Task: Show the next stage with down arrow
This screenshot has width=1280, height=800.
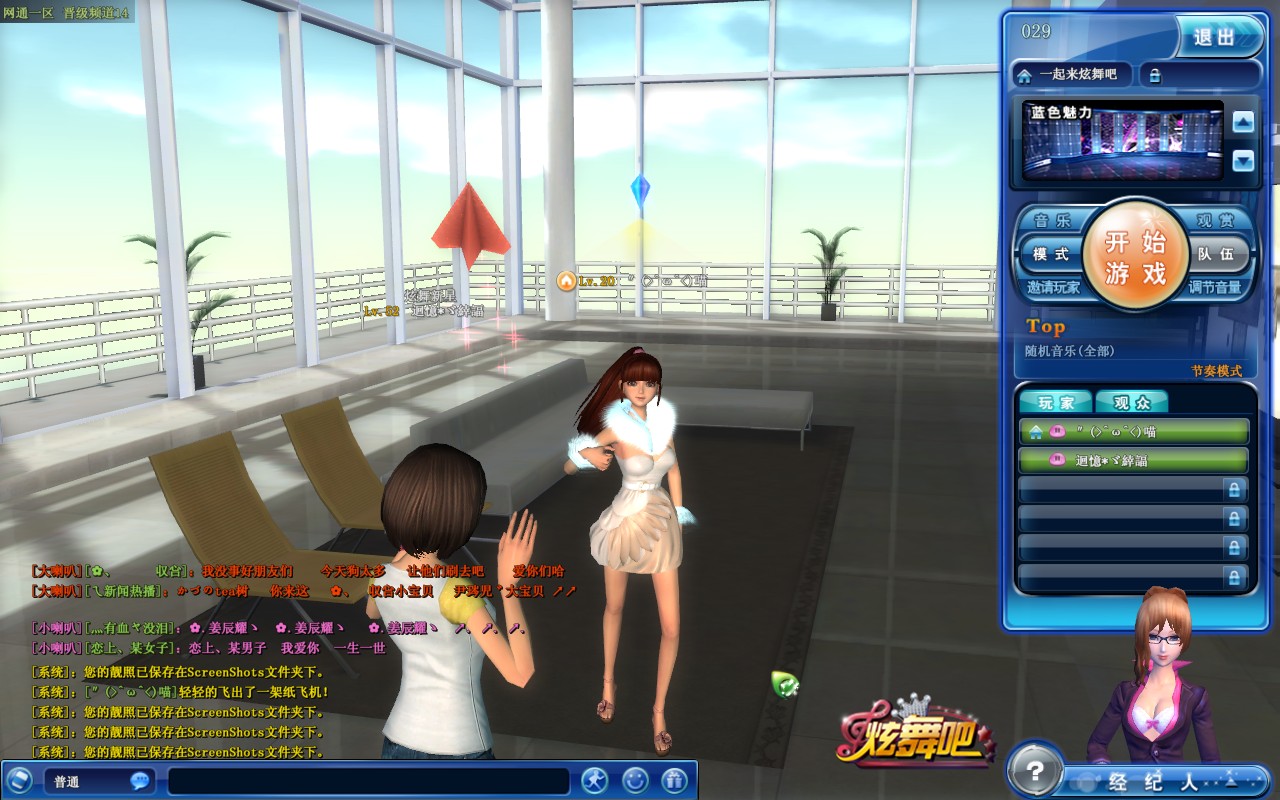Action: [1243, 160]
